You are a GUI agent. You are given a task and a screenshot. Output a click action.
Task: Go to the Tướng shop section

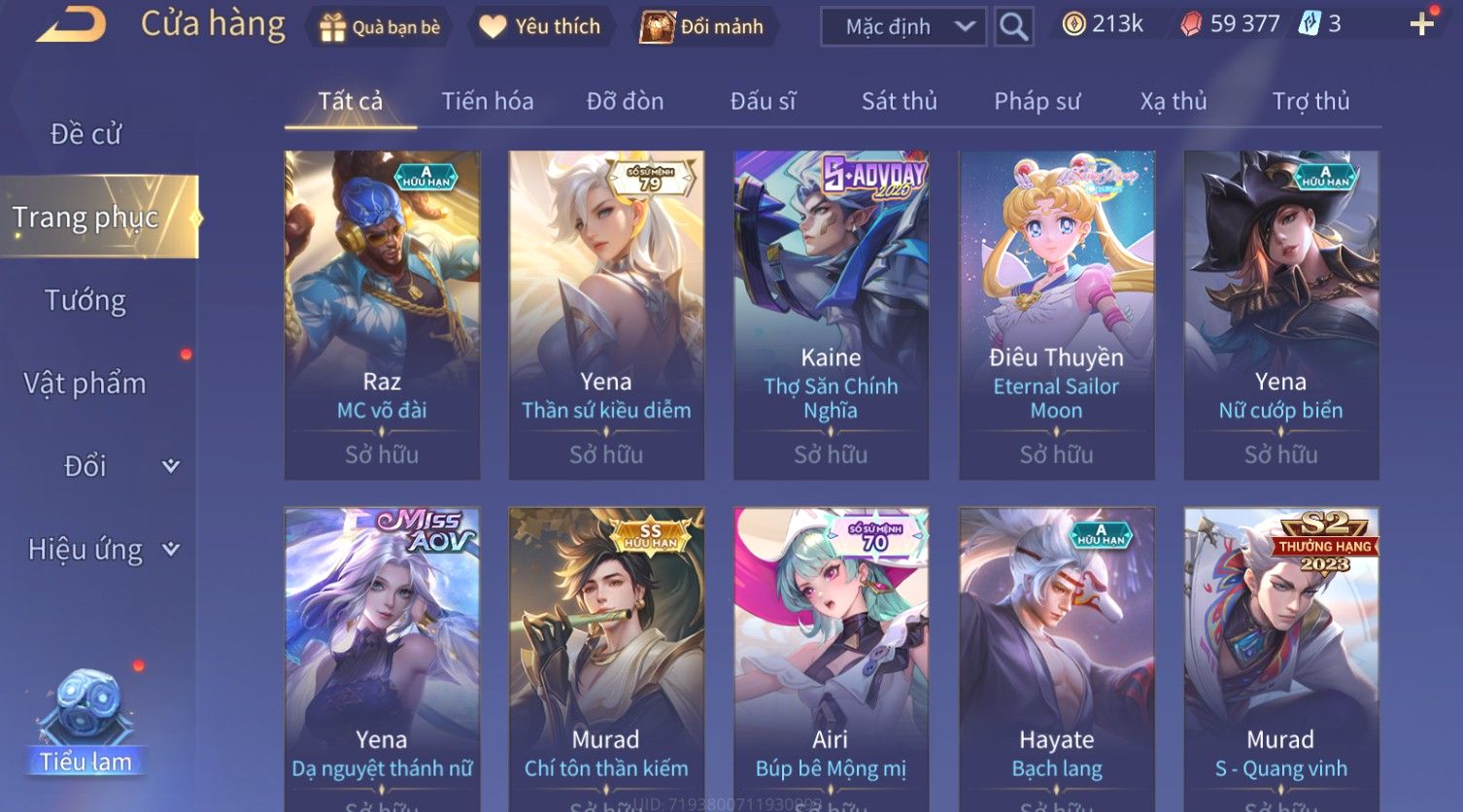pos(85,300)
